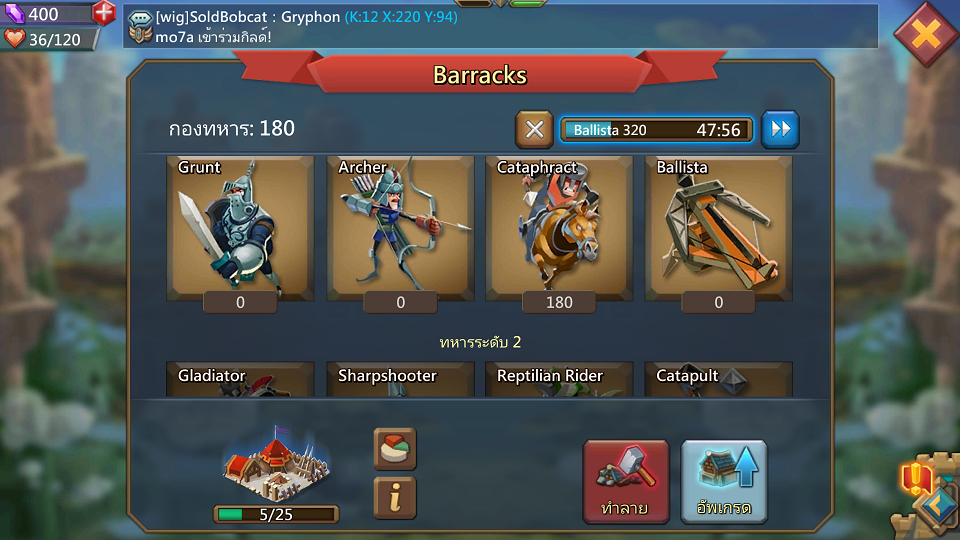Demolish the barracks with hammer button
The height and width of the screenshot is (540, 960).
pyautogui.click(x=626, y=481)
